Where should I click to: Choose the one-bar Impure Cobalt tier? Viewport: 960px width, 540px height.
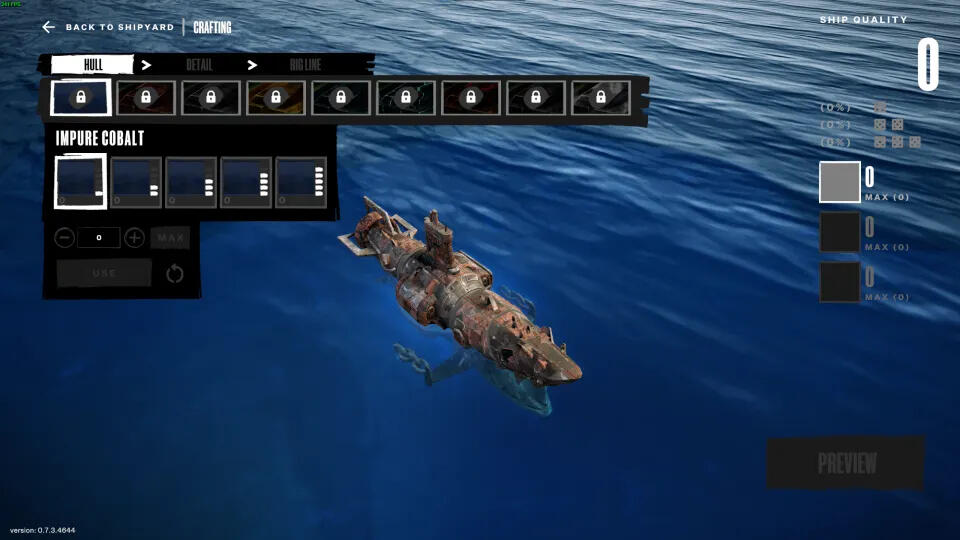[x=80, y=182]
